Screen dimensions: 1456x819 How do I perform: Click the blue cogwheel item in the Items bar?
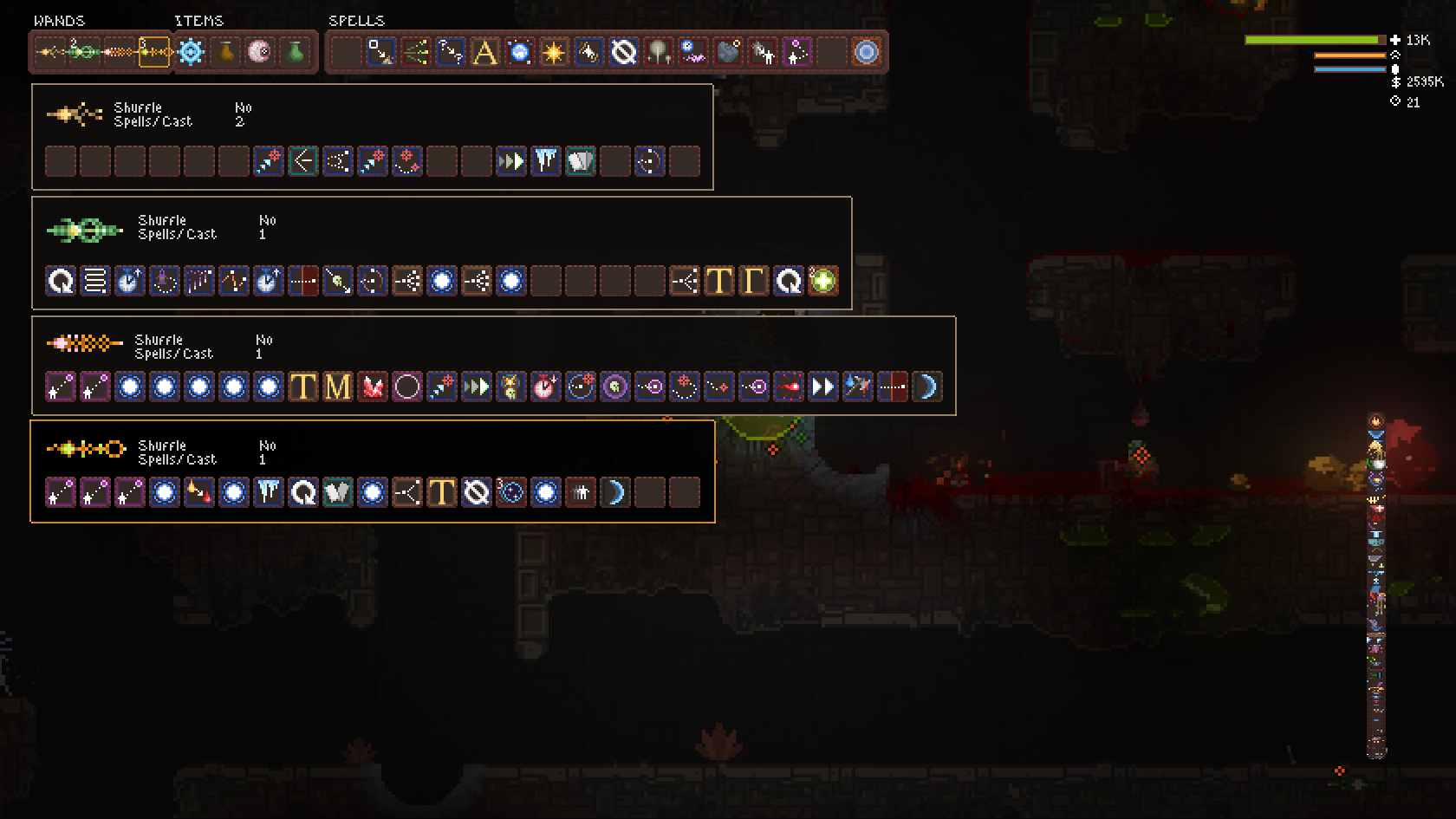pos(190,52)
